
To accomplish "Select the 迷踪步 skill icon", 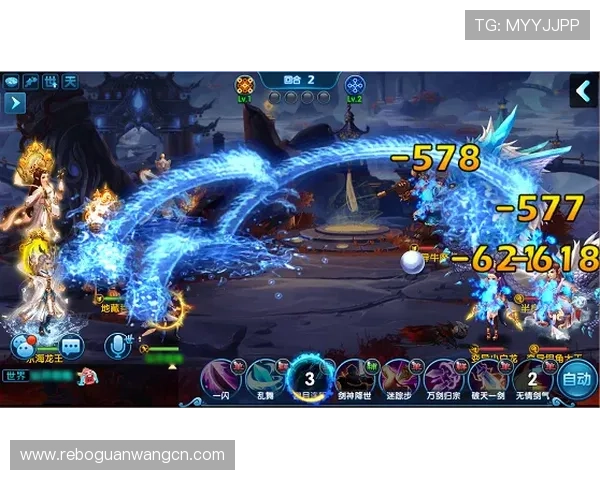I will 398,378.
